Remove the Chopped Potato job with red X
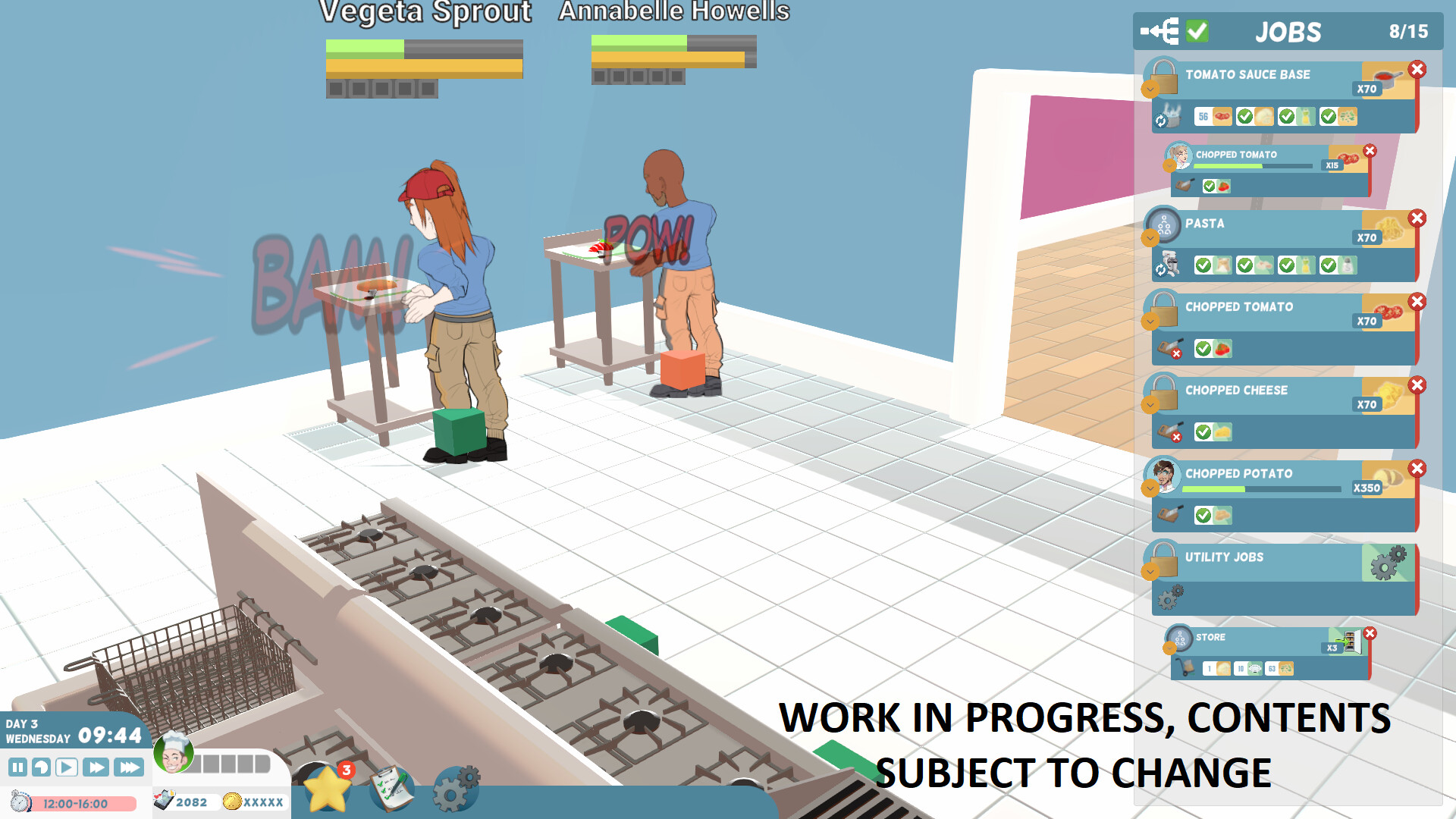1456x819 pixels. 1418,469
